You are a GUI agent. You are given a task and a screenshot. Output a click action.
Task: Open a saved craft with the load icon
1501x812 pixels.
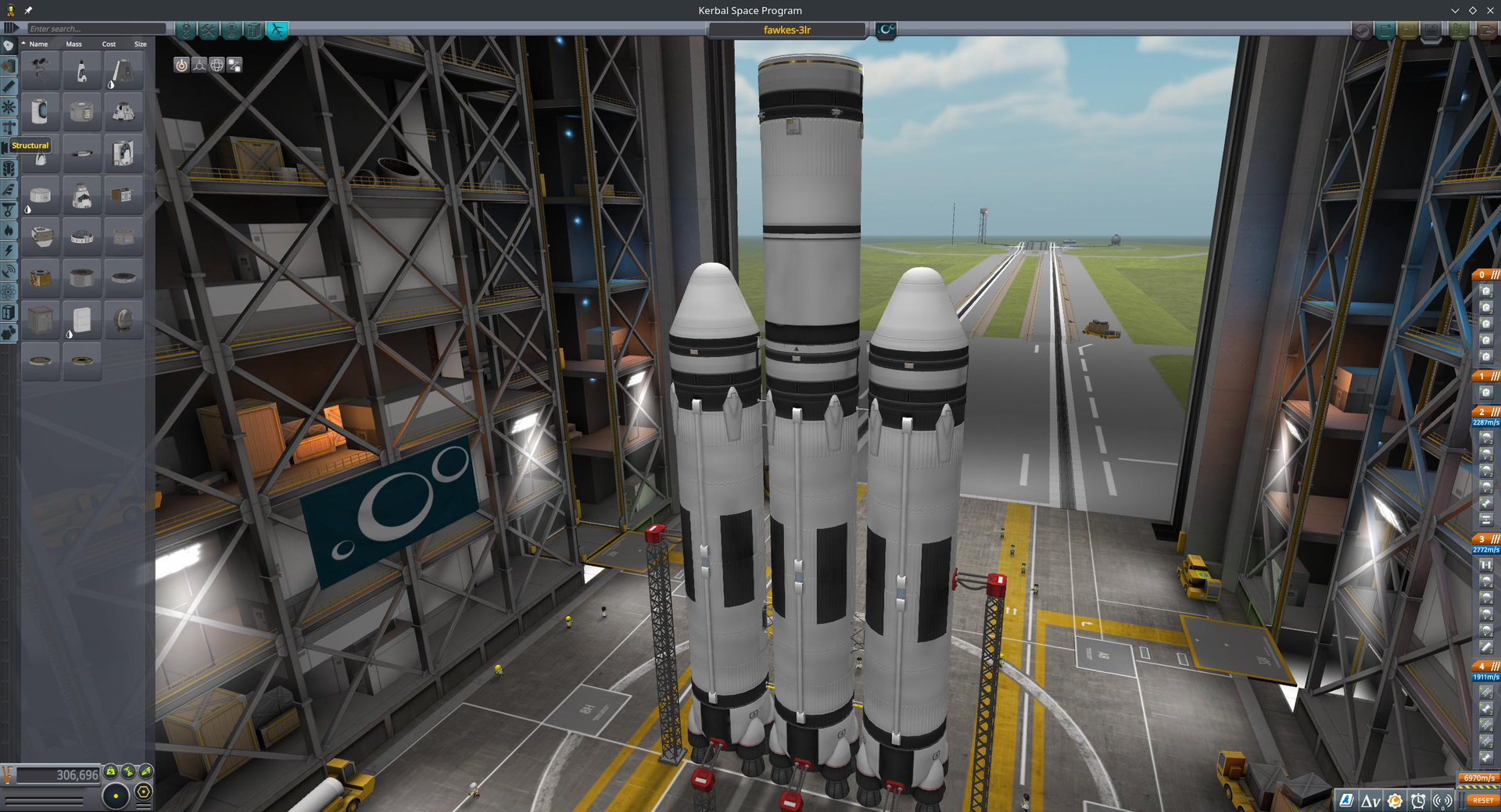[x=1408, y=31]
